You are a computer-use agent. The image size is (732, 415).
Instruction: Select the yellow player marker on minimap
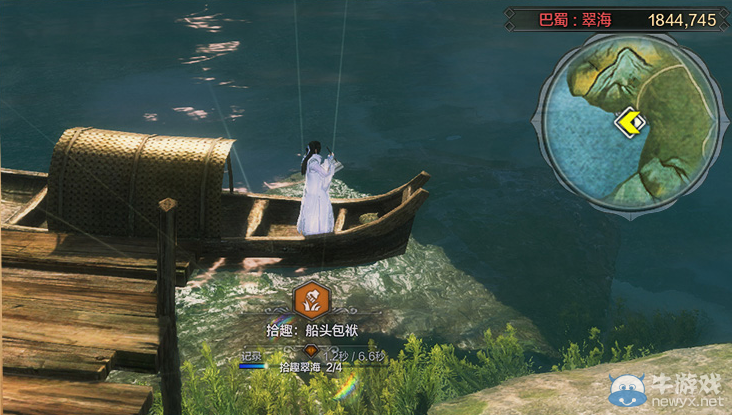pos(630,123)
